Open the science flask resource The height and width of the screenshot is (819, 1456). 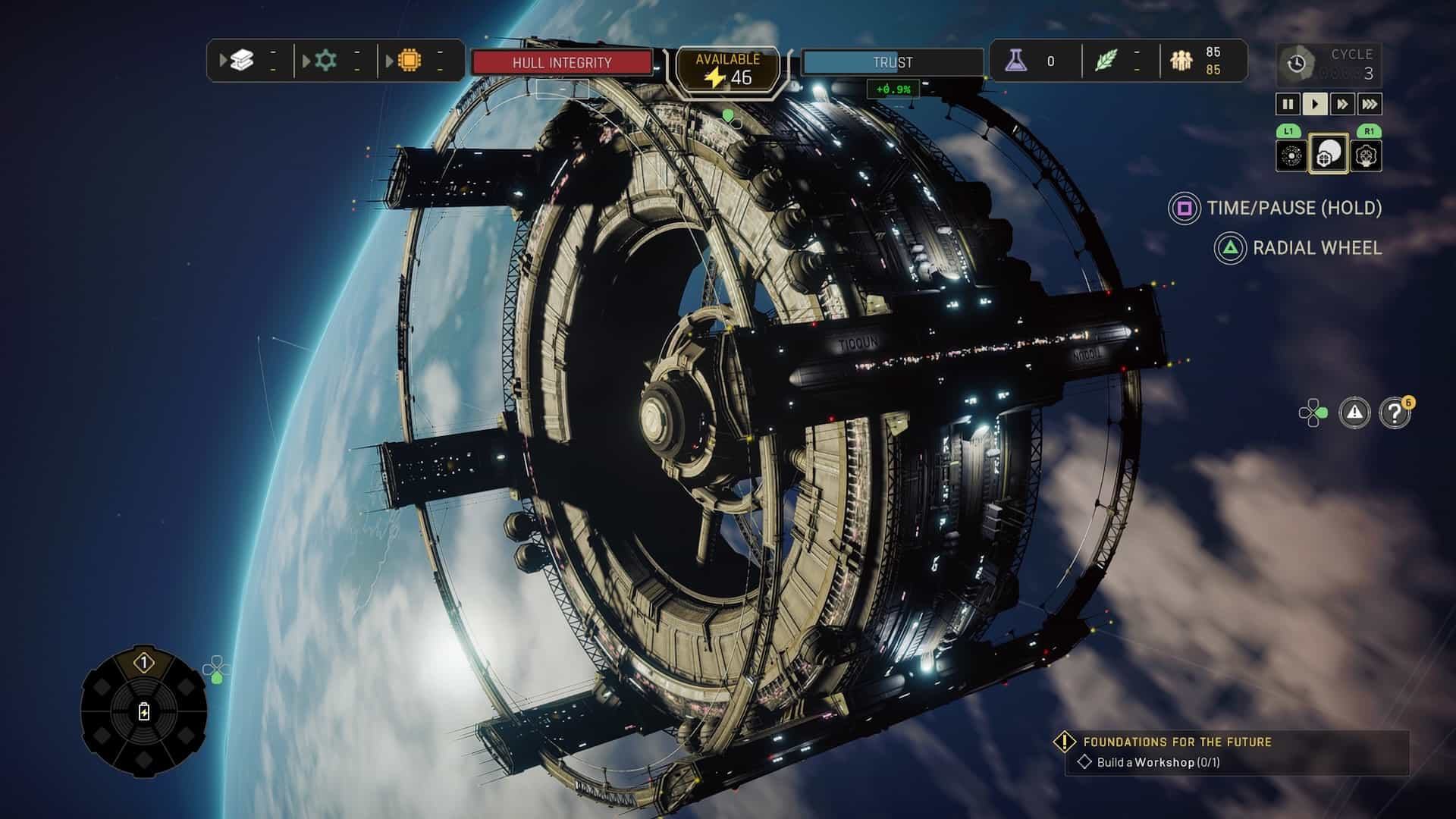pos(1016,61)
